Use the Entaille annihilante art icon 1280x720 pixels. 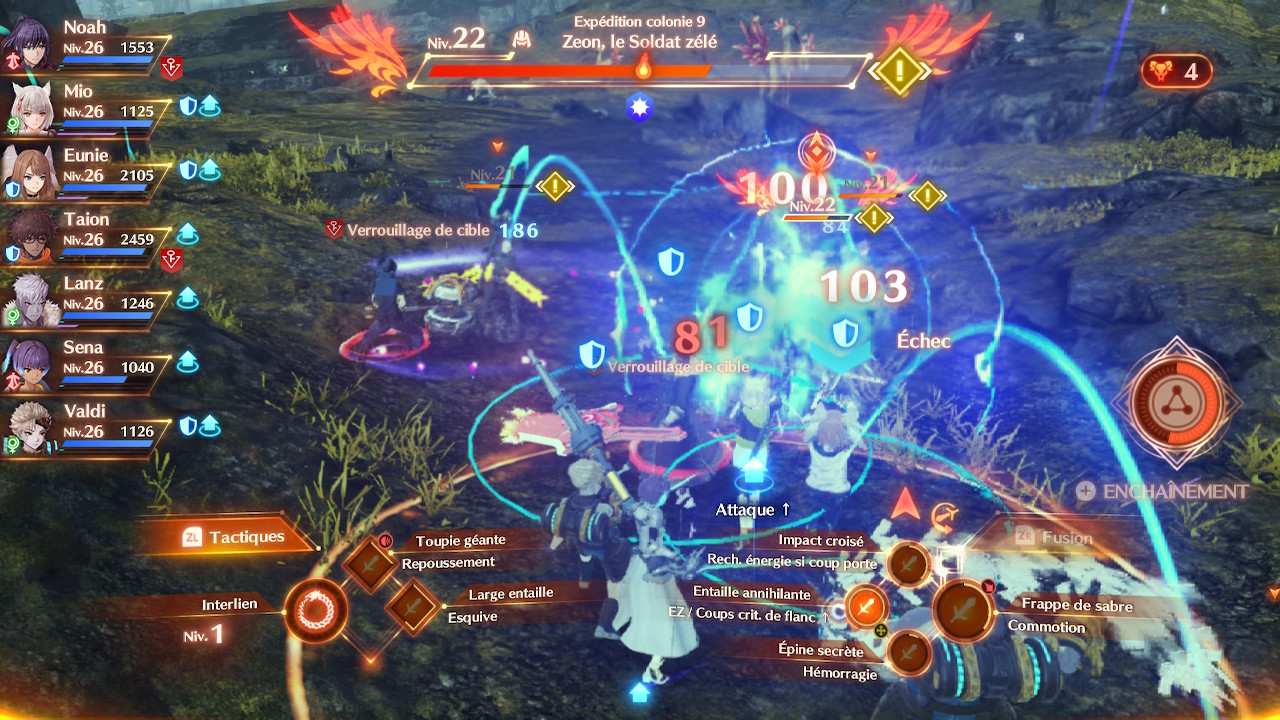coord(867,607)
